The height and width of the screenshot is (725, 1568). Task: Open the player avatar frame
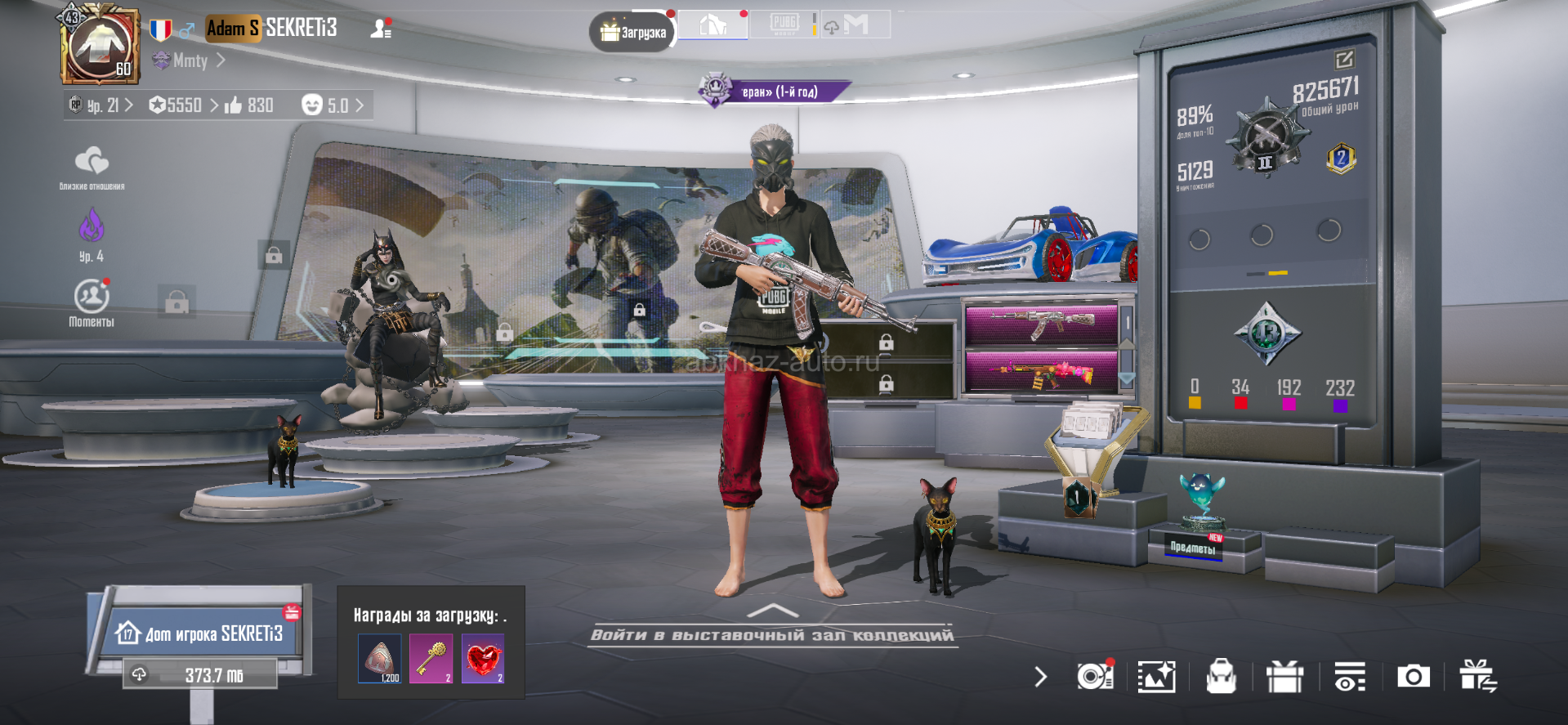click(x=100, y=45)
